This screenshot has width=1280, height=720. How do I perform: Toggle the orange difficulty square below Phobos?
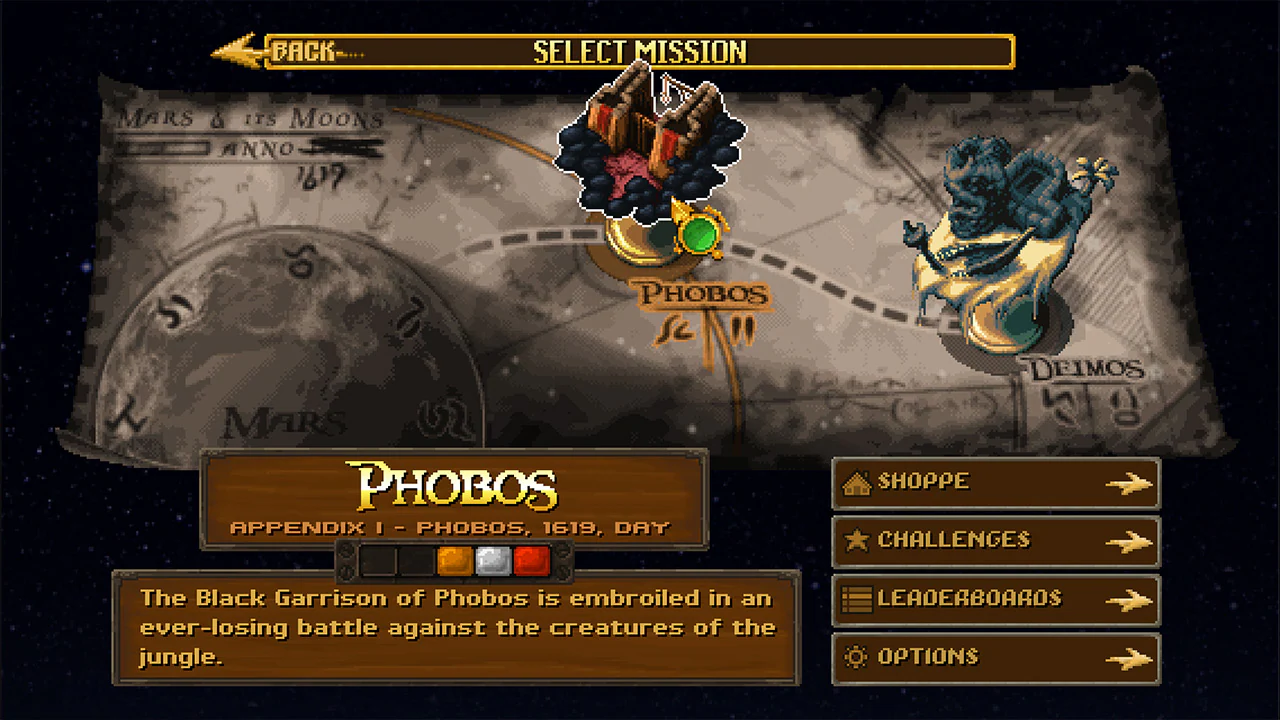(453, 561)
